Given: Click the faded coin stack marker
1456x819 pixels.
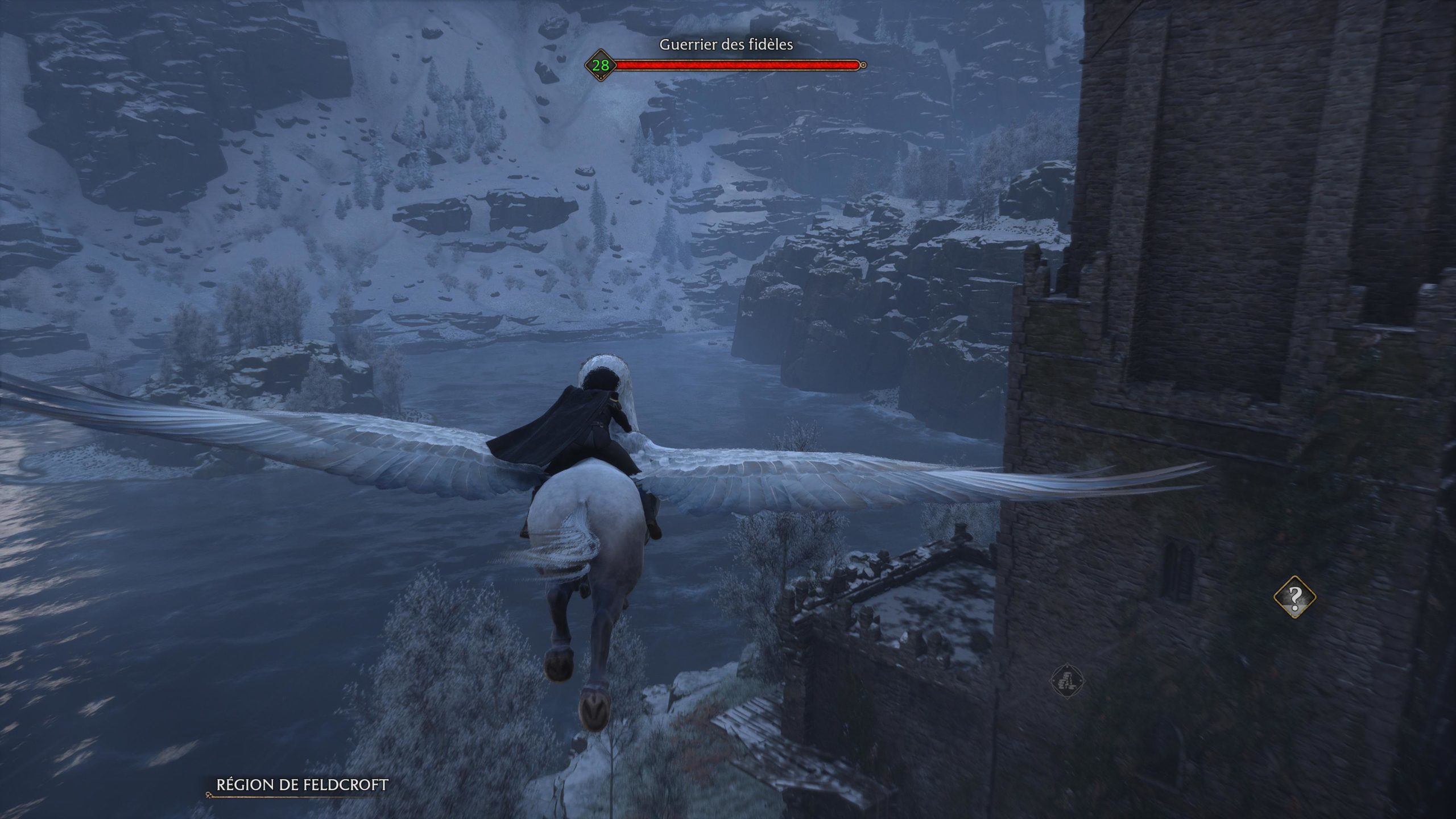Looking at the screenshot, I should point(1068,680).
